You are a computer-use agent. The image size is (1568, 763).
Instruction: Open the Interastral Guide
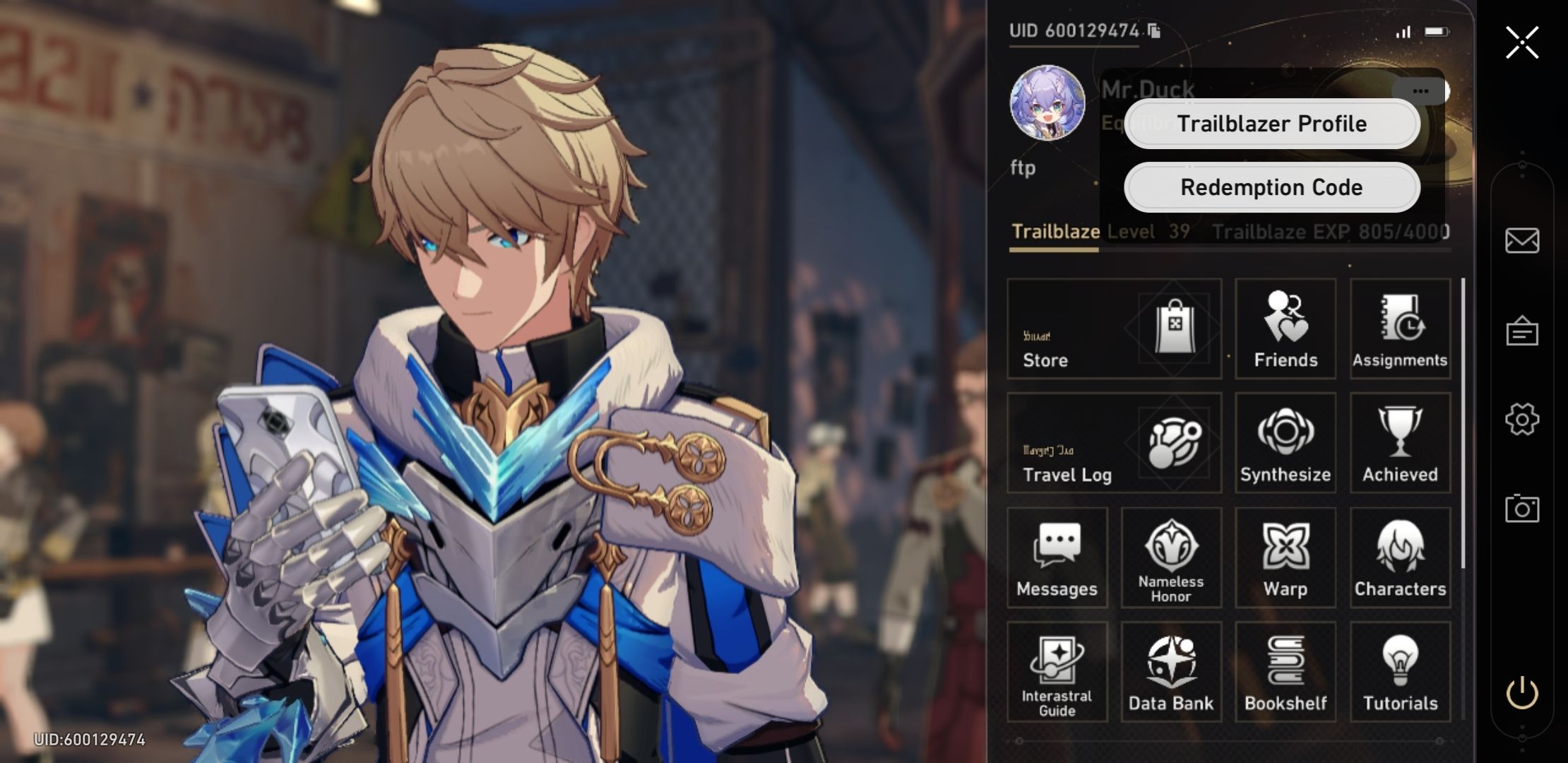tap(1057, 671)
